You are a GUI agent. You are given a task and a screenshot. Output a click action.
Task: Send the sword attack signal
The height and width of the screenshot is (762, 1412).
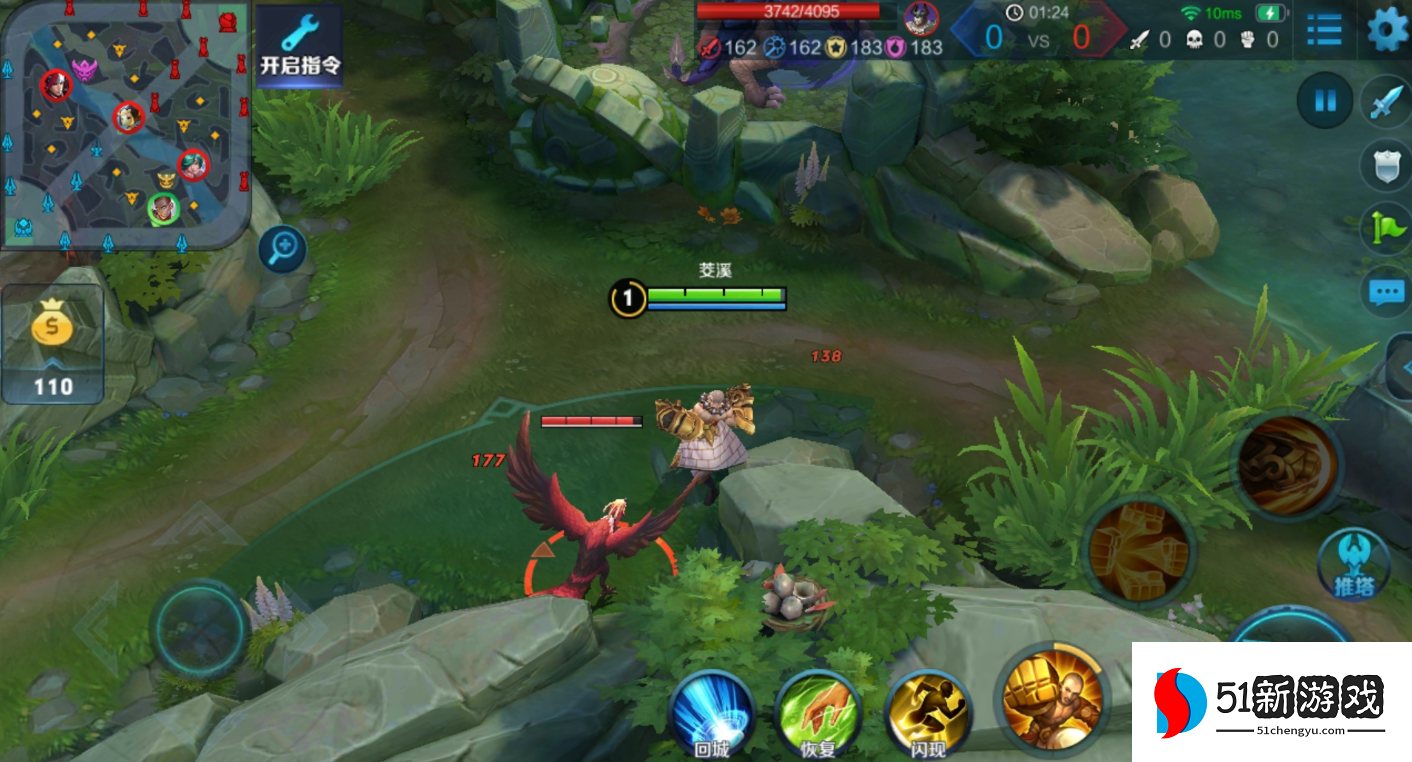click(x=1388, y=103)
